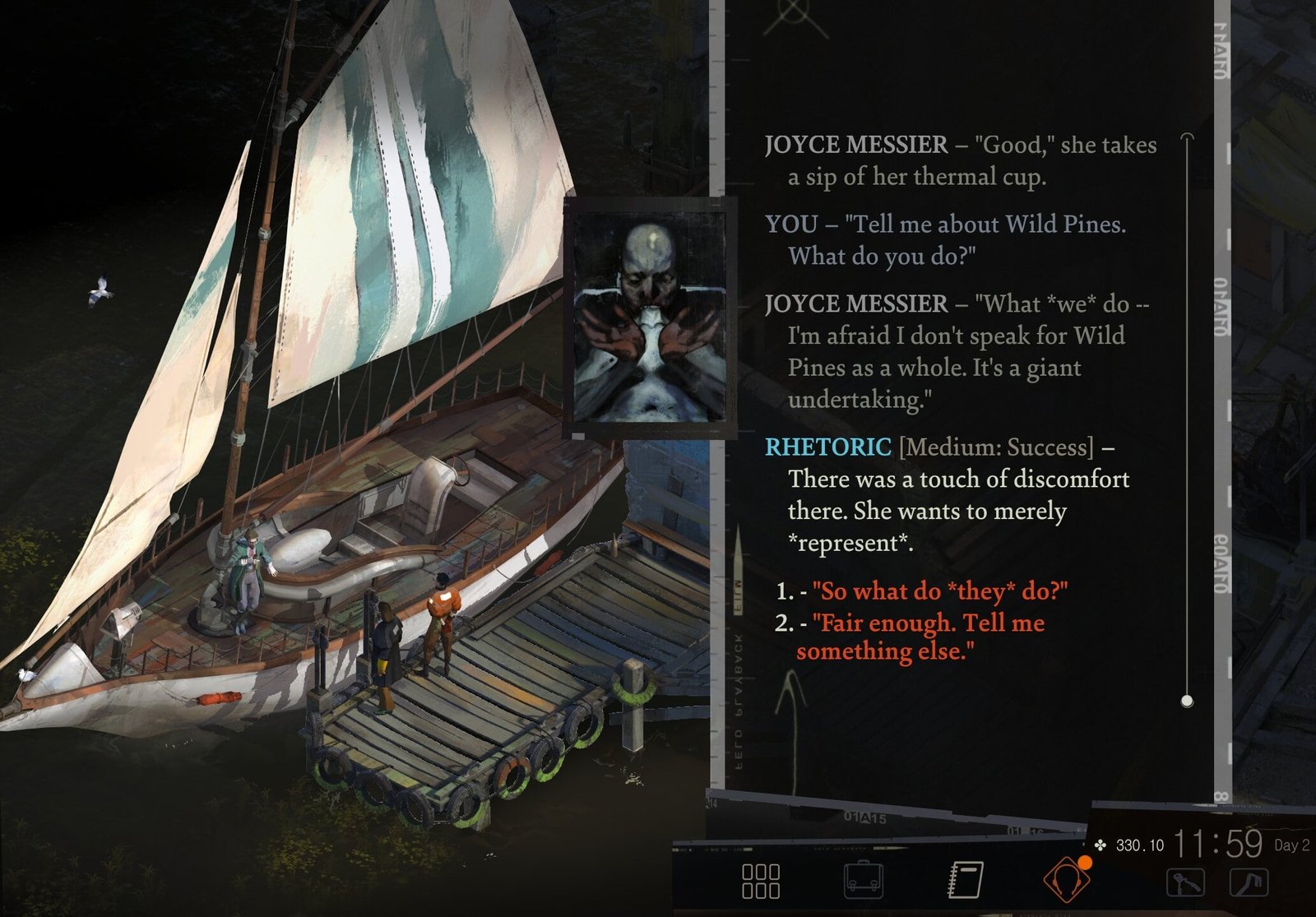Open the inventory briefcase

click(864, 880)
